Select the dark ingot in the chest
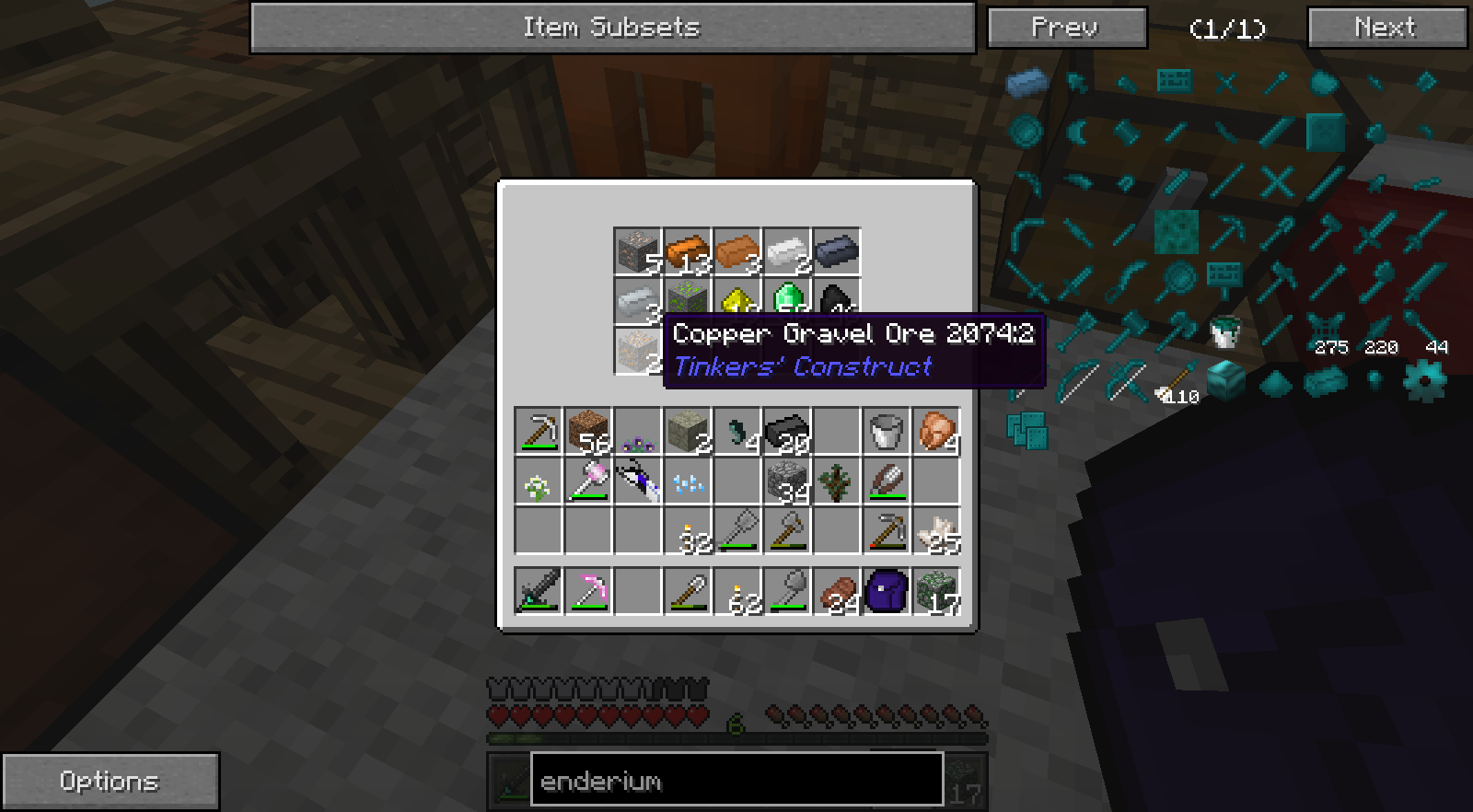 (x=837, y=250)
